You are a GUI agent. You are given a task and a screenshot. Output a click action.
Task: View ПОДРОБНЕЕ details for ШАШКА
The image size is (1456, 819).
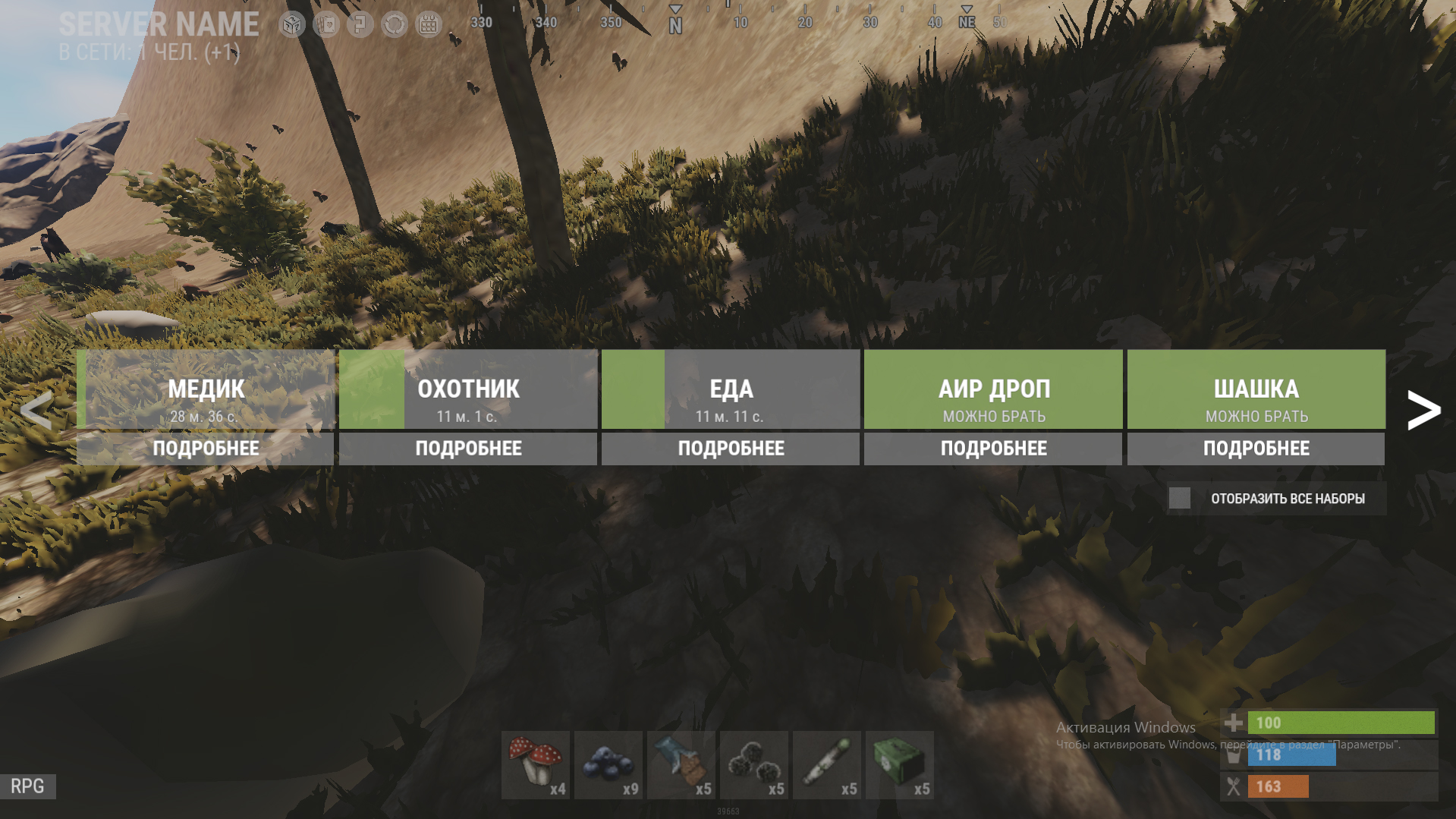click(1256, 449)
